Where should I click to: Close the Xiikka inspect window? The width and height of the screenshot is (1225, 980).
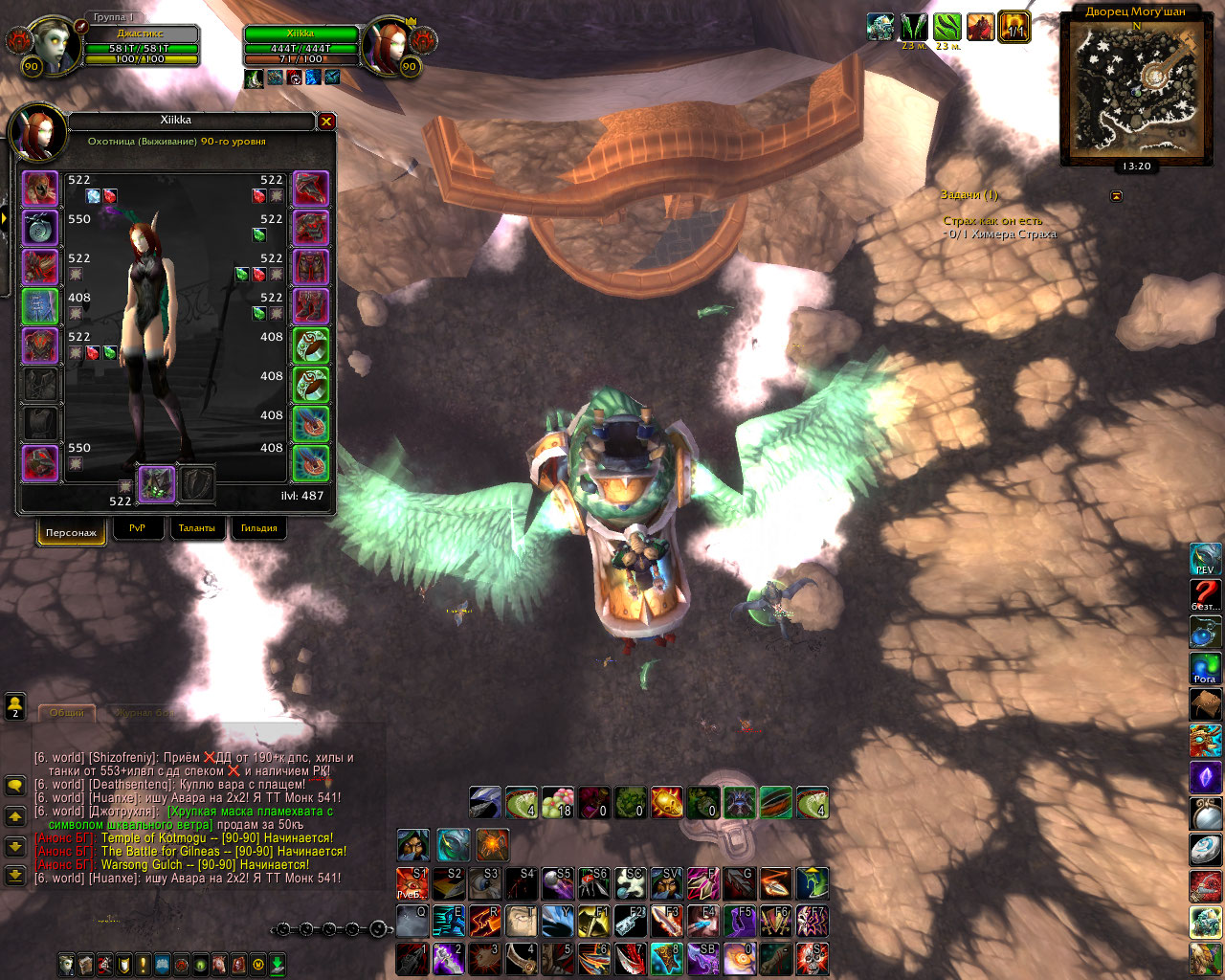(x=326, y=122)
